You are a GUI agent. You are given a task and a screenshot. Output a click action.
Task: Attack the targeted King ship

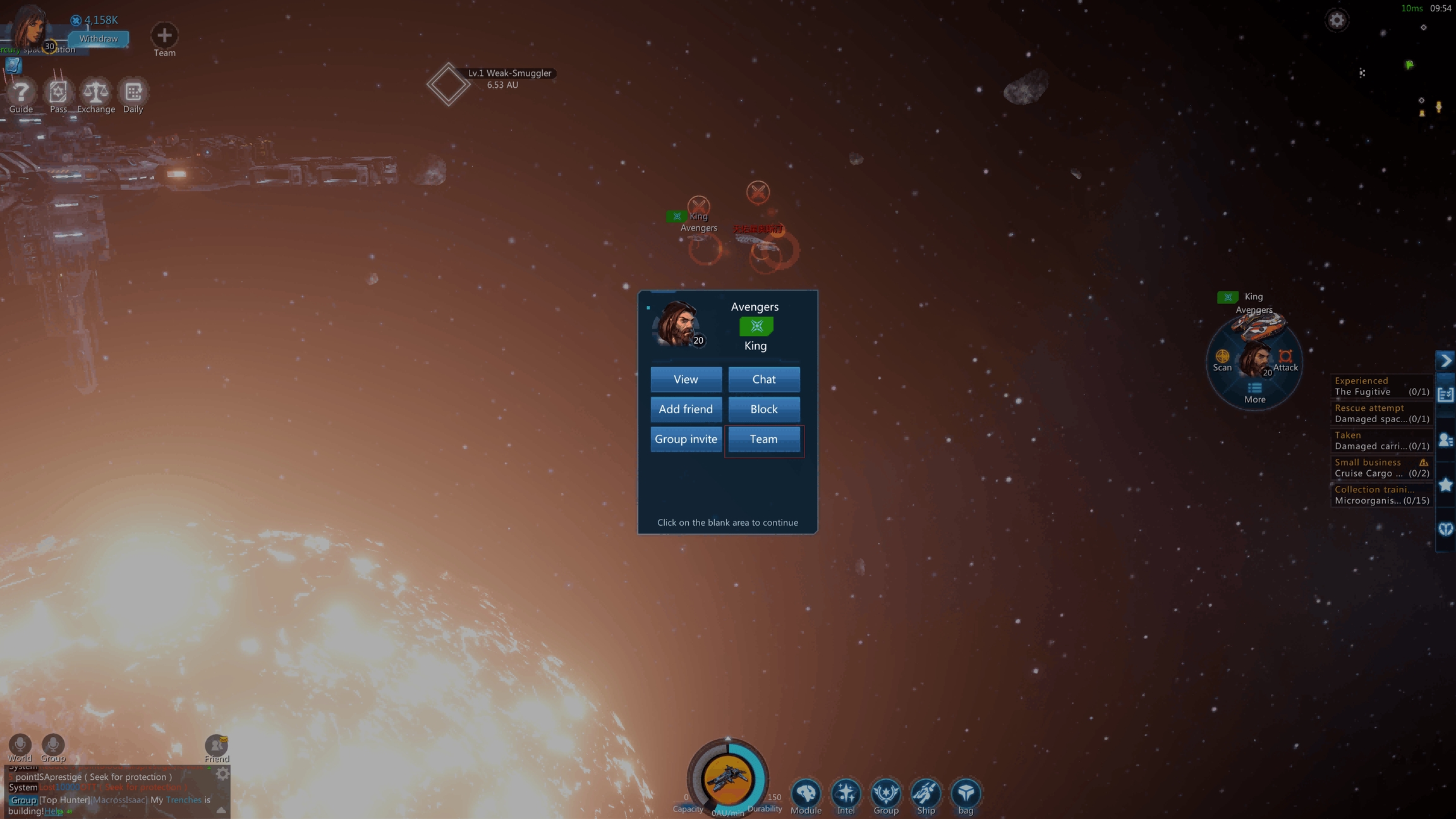[x=1285, y=359]
